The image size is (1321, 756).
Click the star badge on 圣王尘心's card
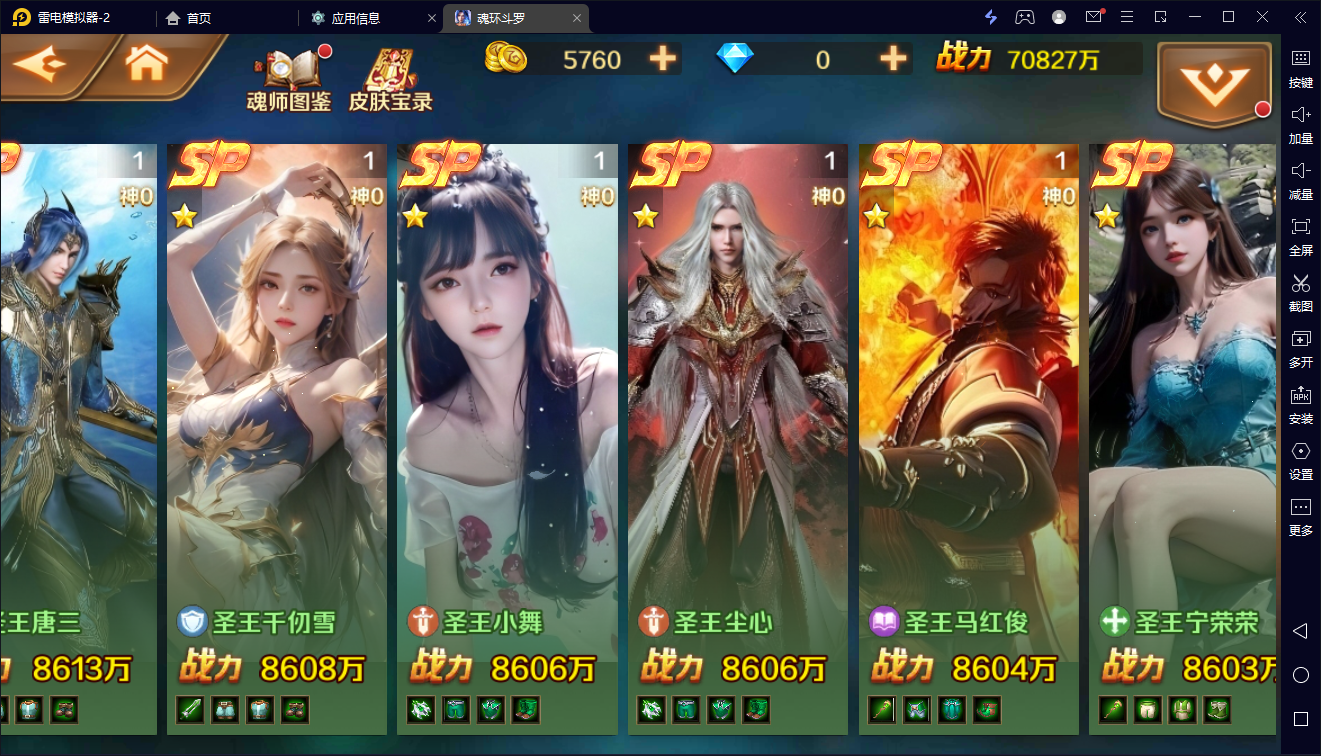646,215
